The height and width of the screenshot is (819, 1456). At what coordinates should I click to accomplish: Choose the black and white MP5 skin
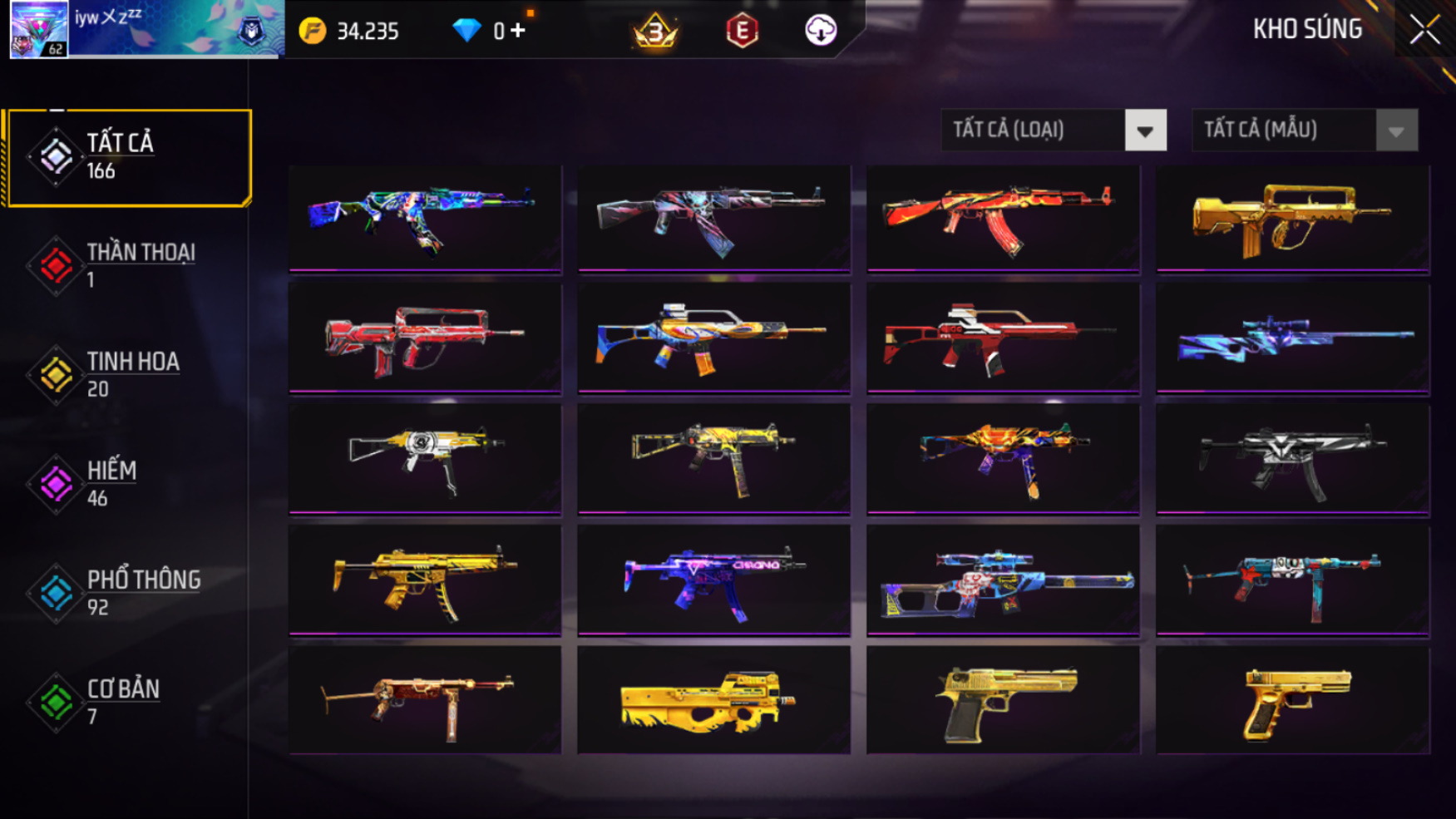click(1292, 460)
